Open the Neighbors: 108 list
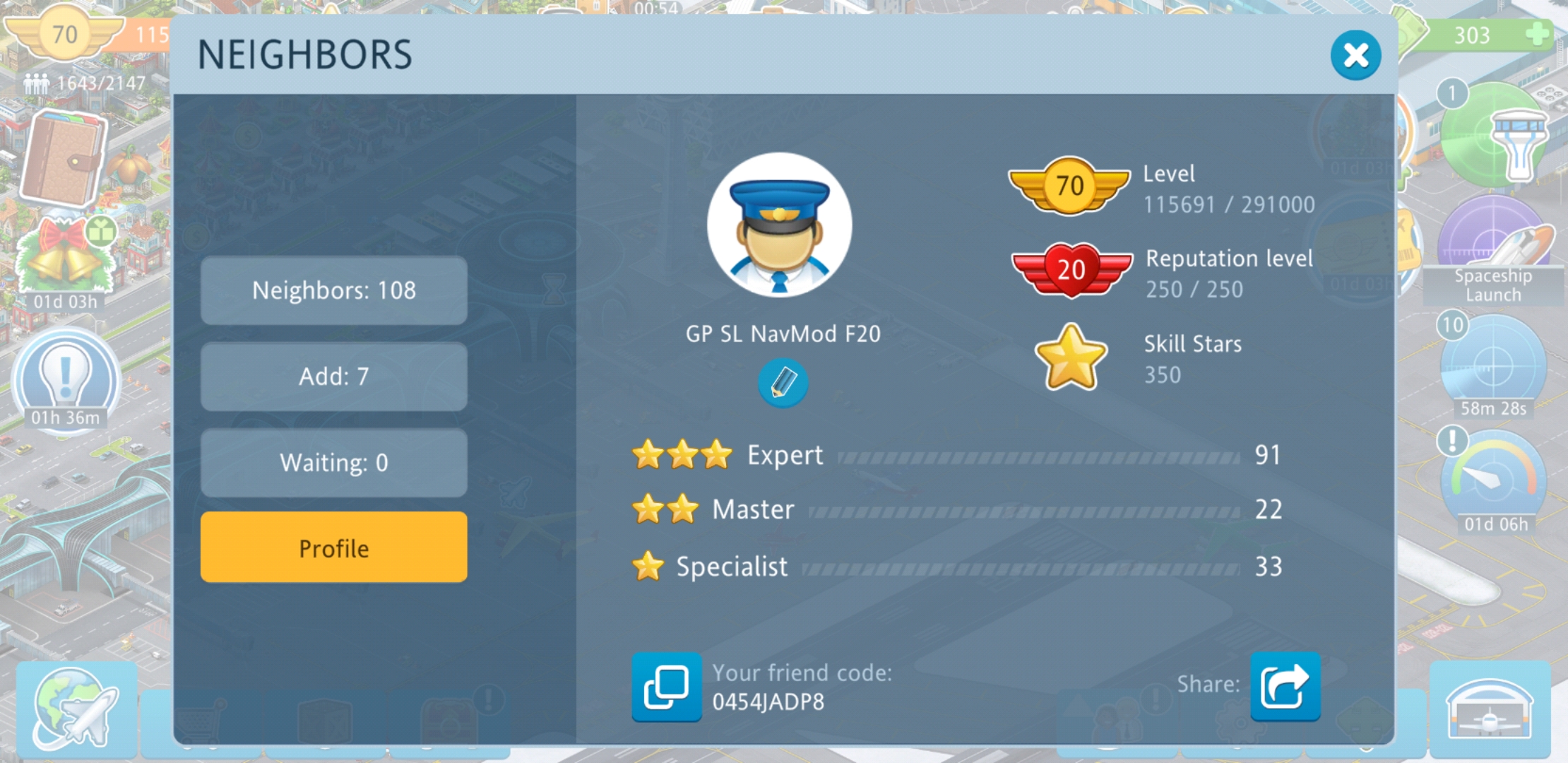Image resolution: width=1568 pixels, height=763 pixels. point(333,290)
